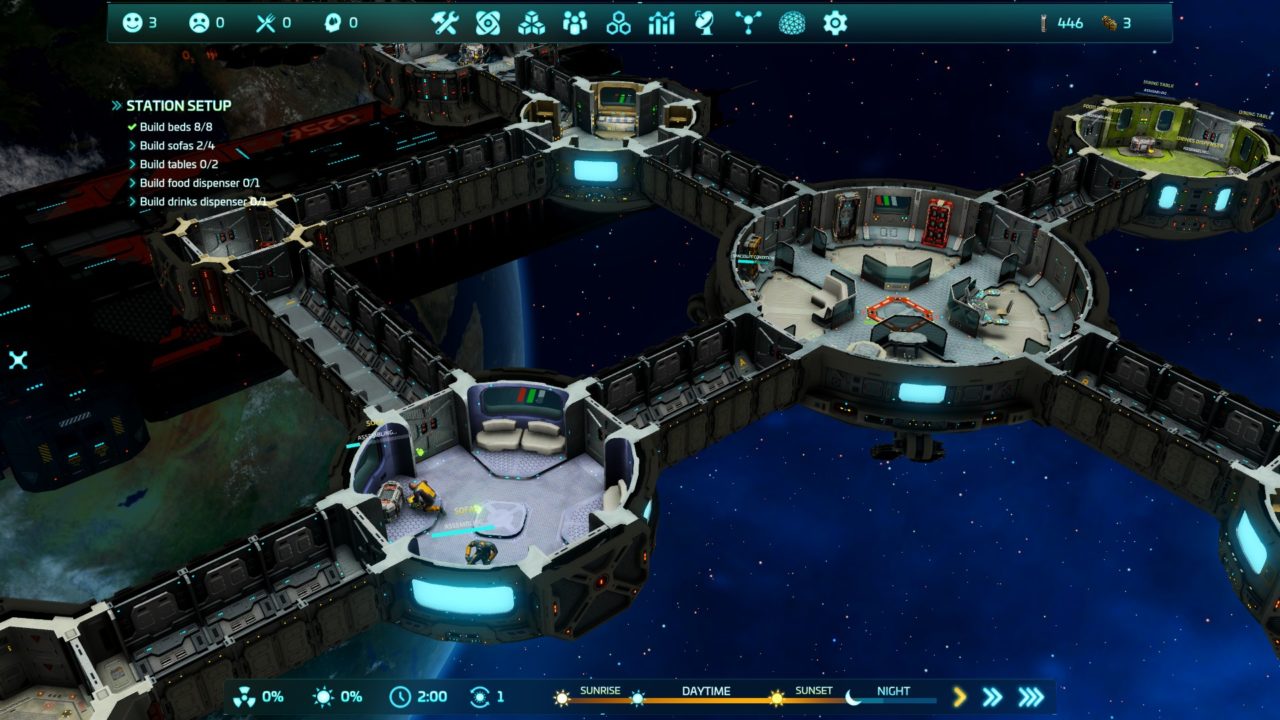Set game speed to single arrow normal
The height and width of the screenshot is (720, 1280).
point(959,697)
